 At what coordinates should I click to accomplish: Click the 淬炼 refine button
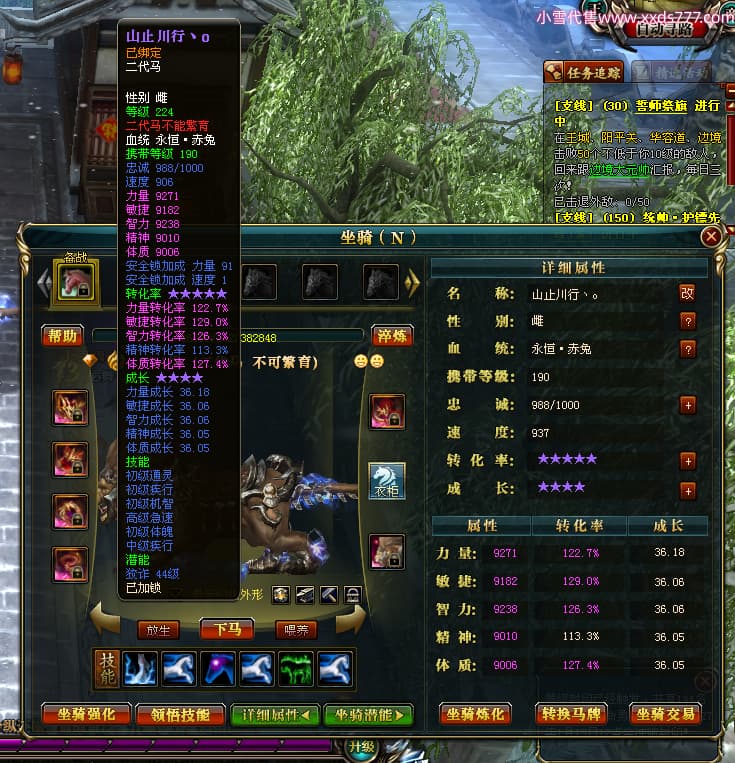tap(392, 336)
